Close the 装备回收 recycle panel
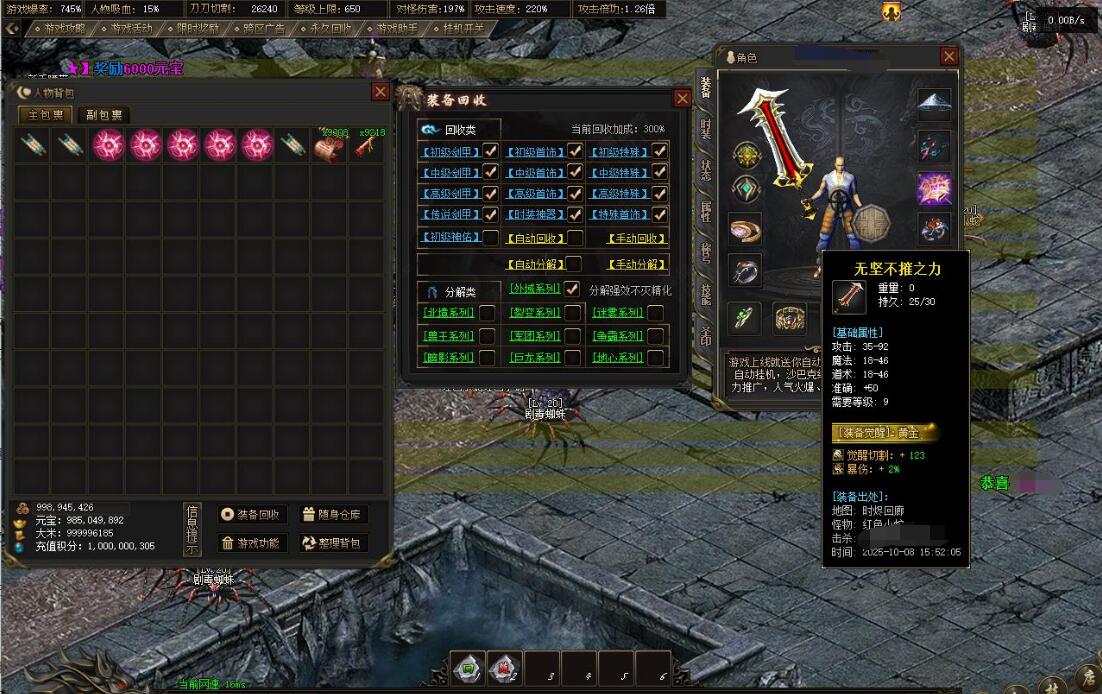This screenshot has width=1102, height=694. (x=682, y=98)
